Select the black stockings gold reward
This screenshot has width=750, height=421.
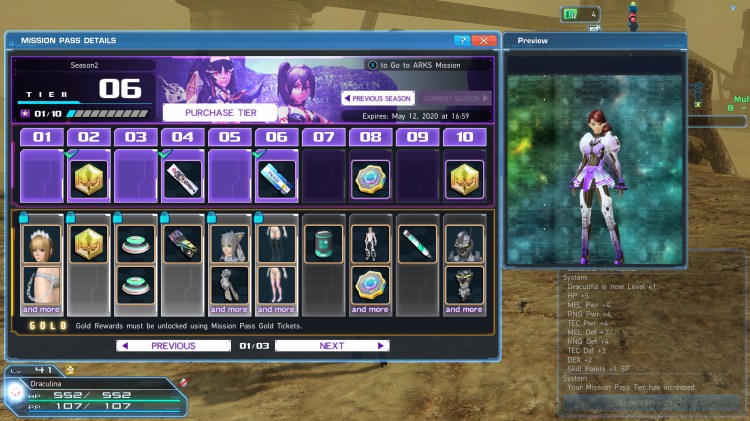click(x=276, y=244)
